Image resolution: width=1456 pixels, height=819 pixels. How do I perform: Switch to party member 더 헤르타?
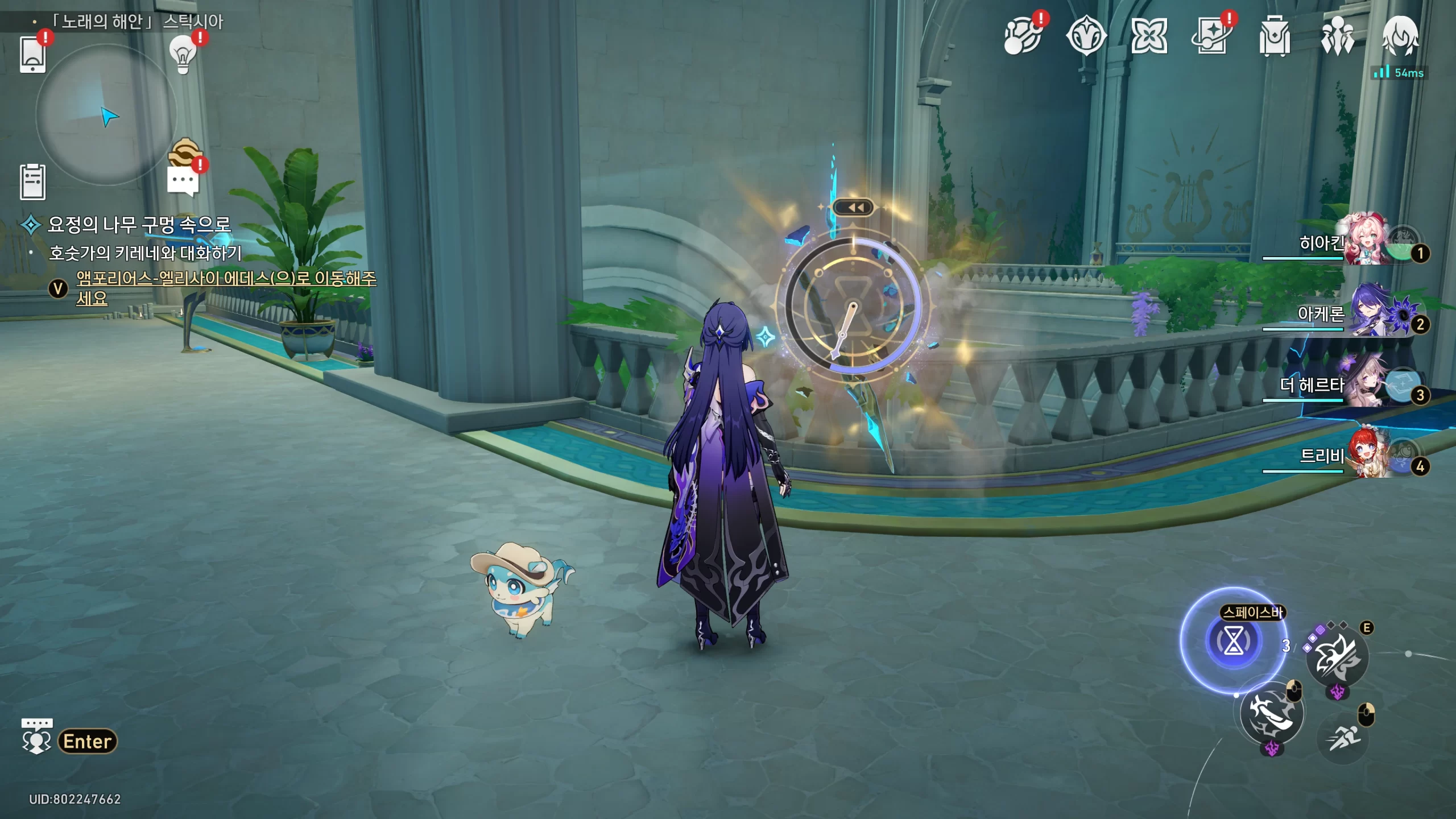tap(1365, 384)
